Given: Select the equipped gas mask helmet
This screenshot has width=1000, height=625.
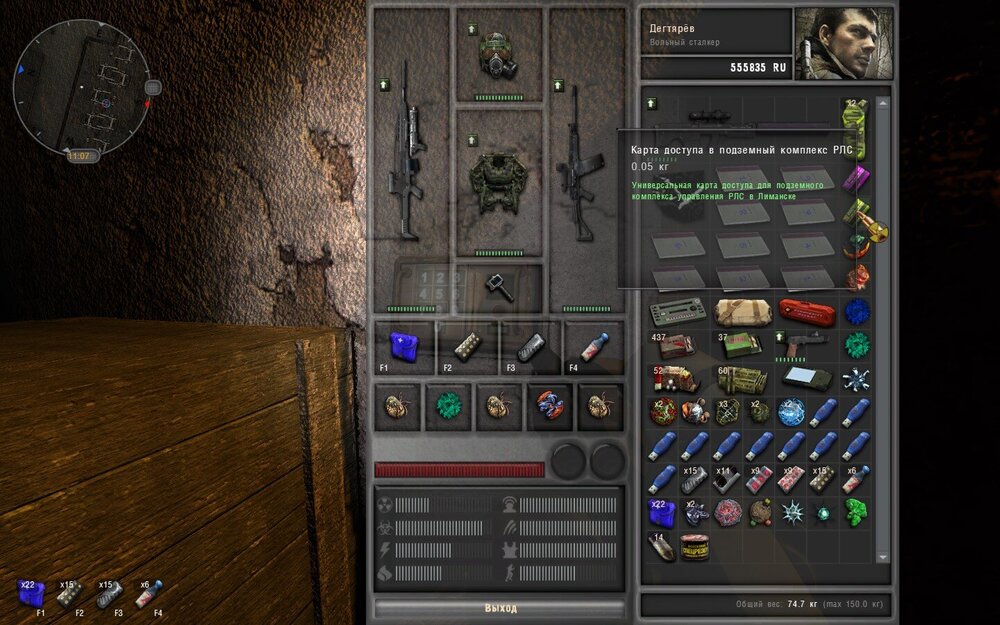Looking at the screenshot, I should [497, 54].
